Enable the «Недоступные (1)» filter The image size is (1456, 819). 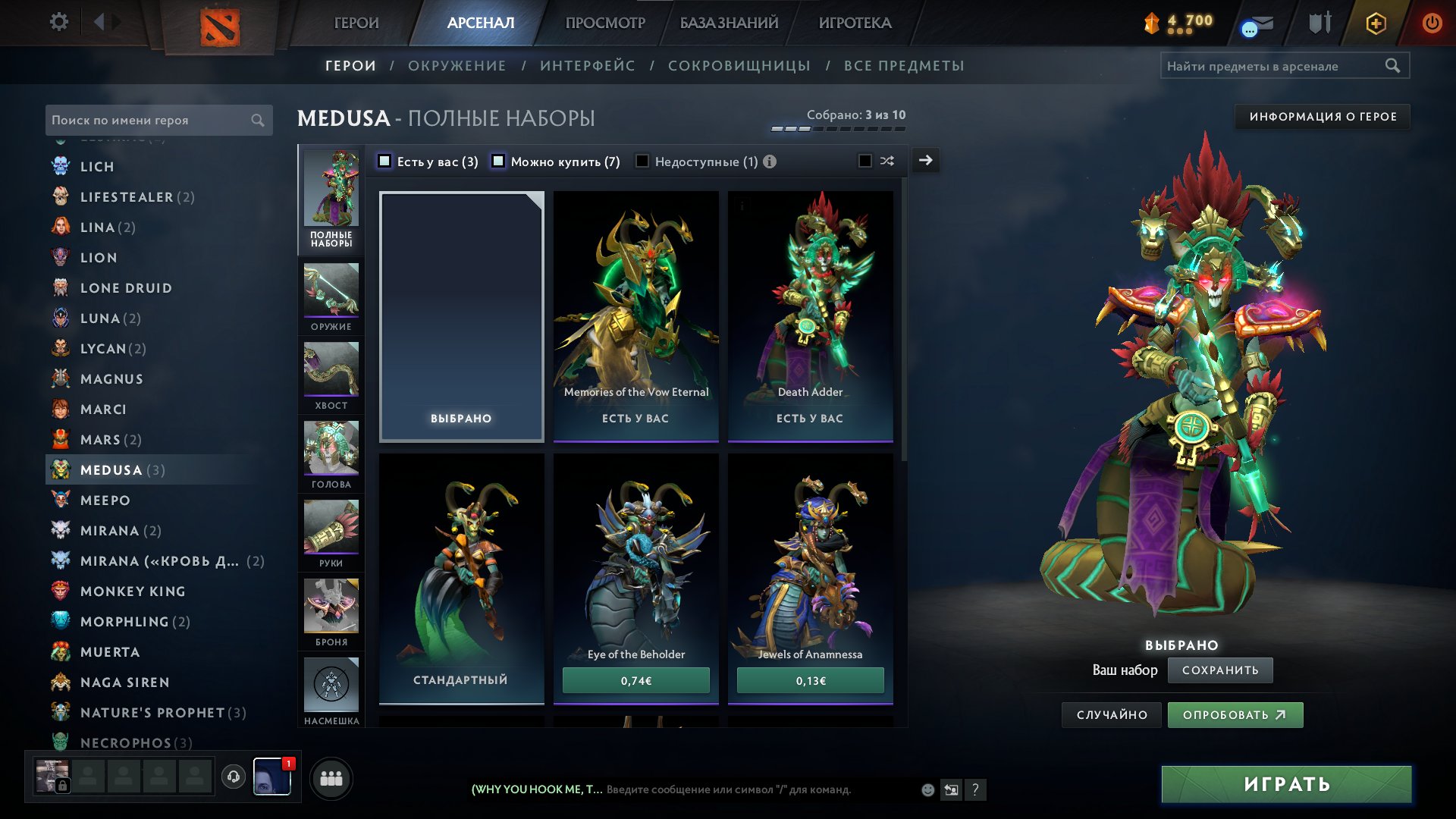[x=642, y=162]
